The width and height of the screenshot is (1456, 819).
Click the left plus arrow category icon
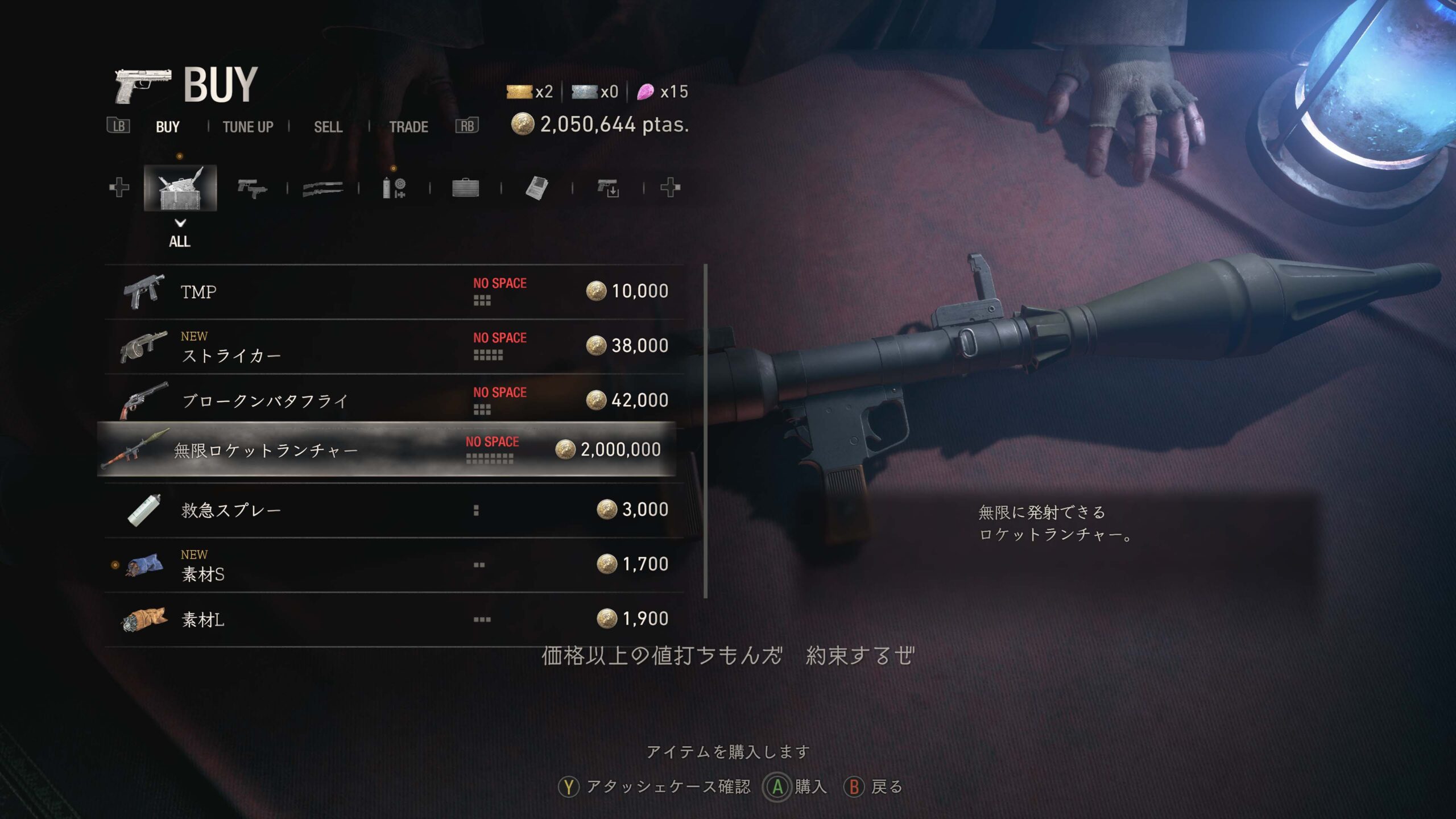pos(118,188)
